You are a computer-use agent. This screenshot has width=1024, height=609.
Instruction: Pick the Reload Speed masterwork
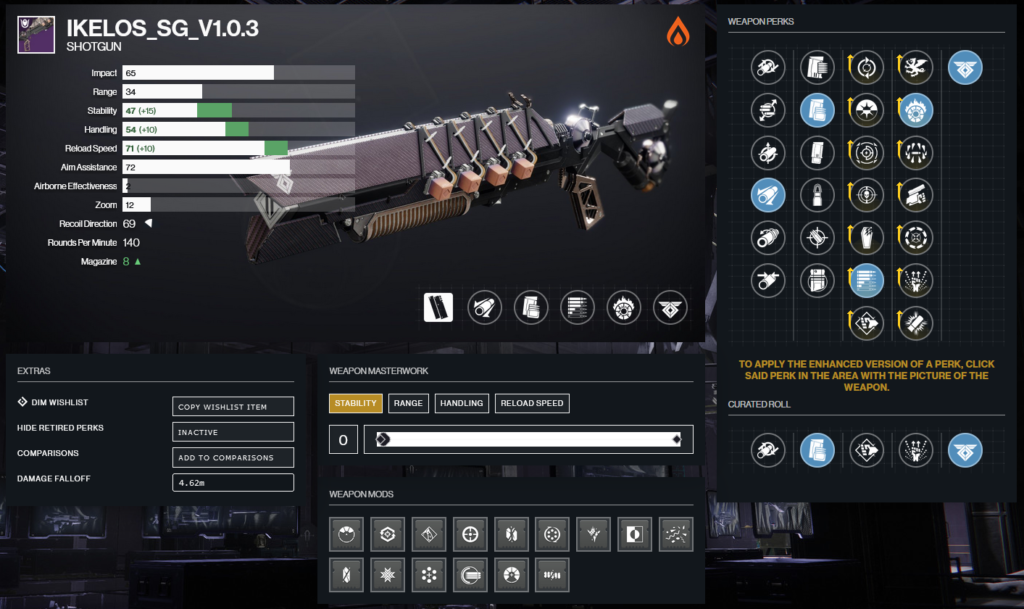coord(532,403)
